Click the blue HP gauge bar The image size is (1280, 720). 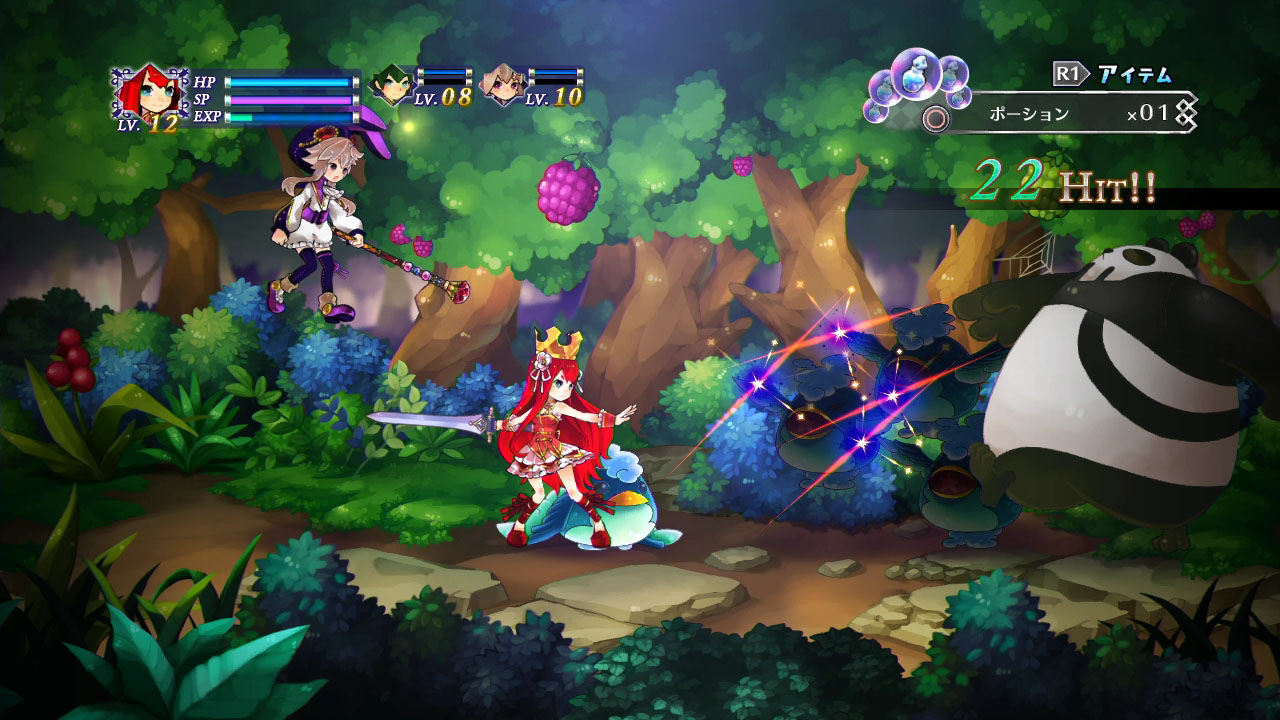tap(290, 80)
